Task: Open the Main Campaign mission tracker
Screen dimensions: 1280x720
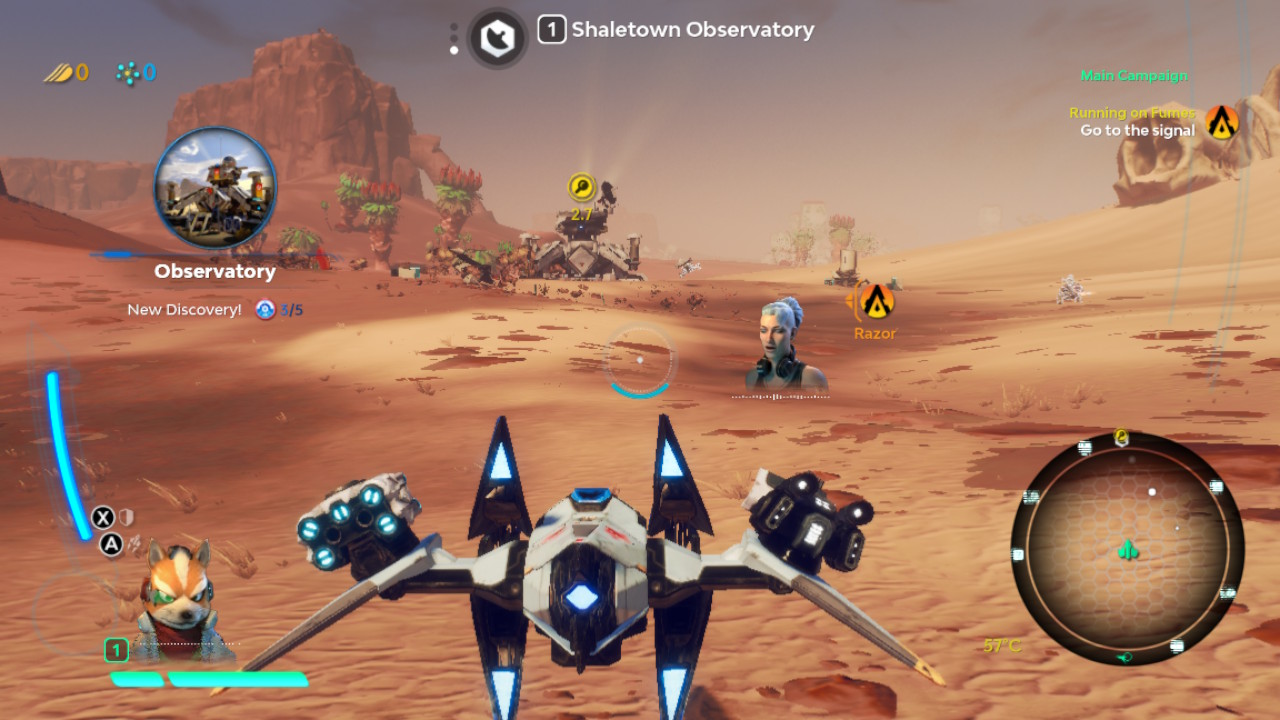Action: pos(1134,75)
